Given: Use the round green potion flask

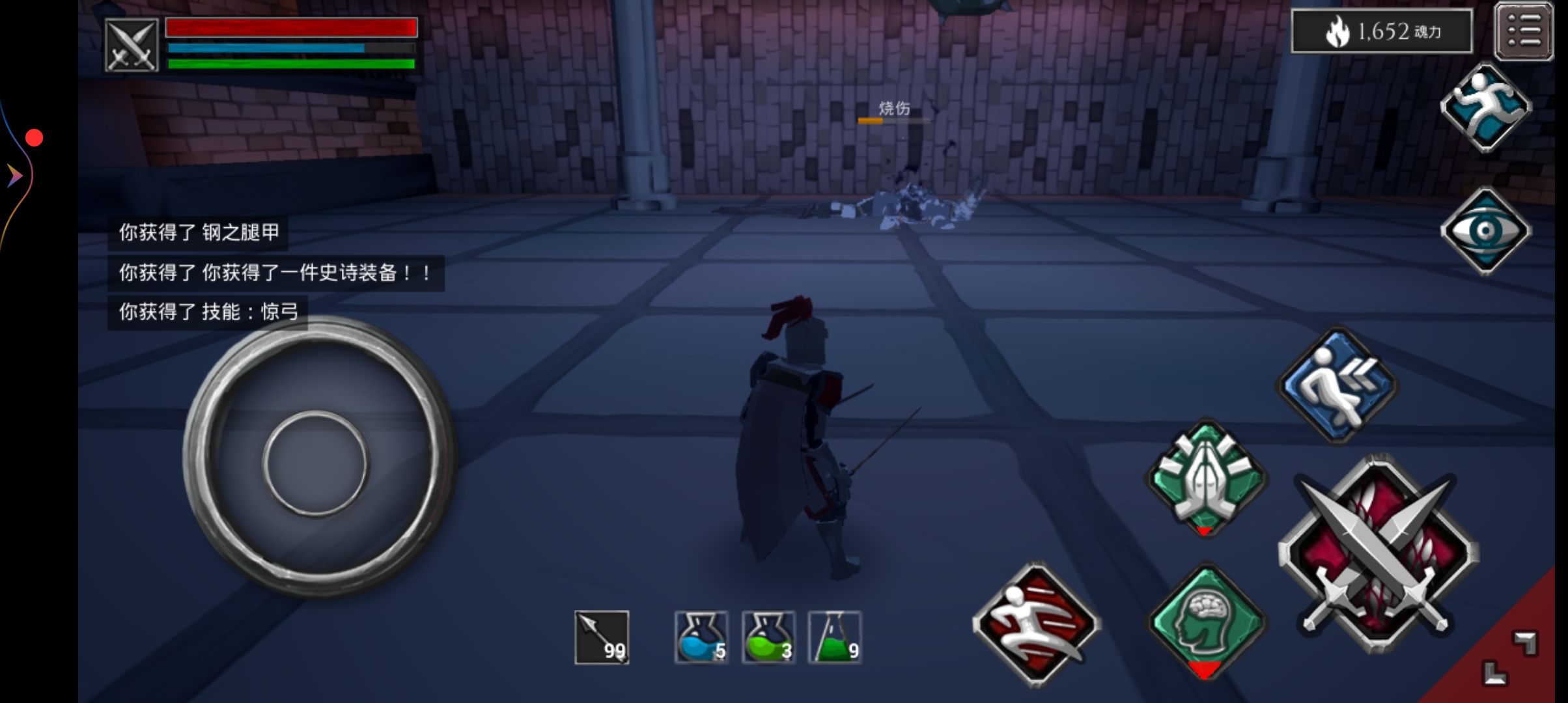Looking at the screenshot, I should (x=768, y=637).
